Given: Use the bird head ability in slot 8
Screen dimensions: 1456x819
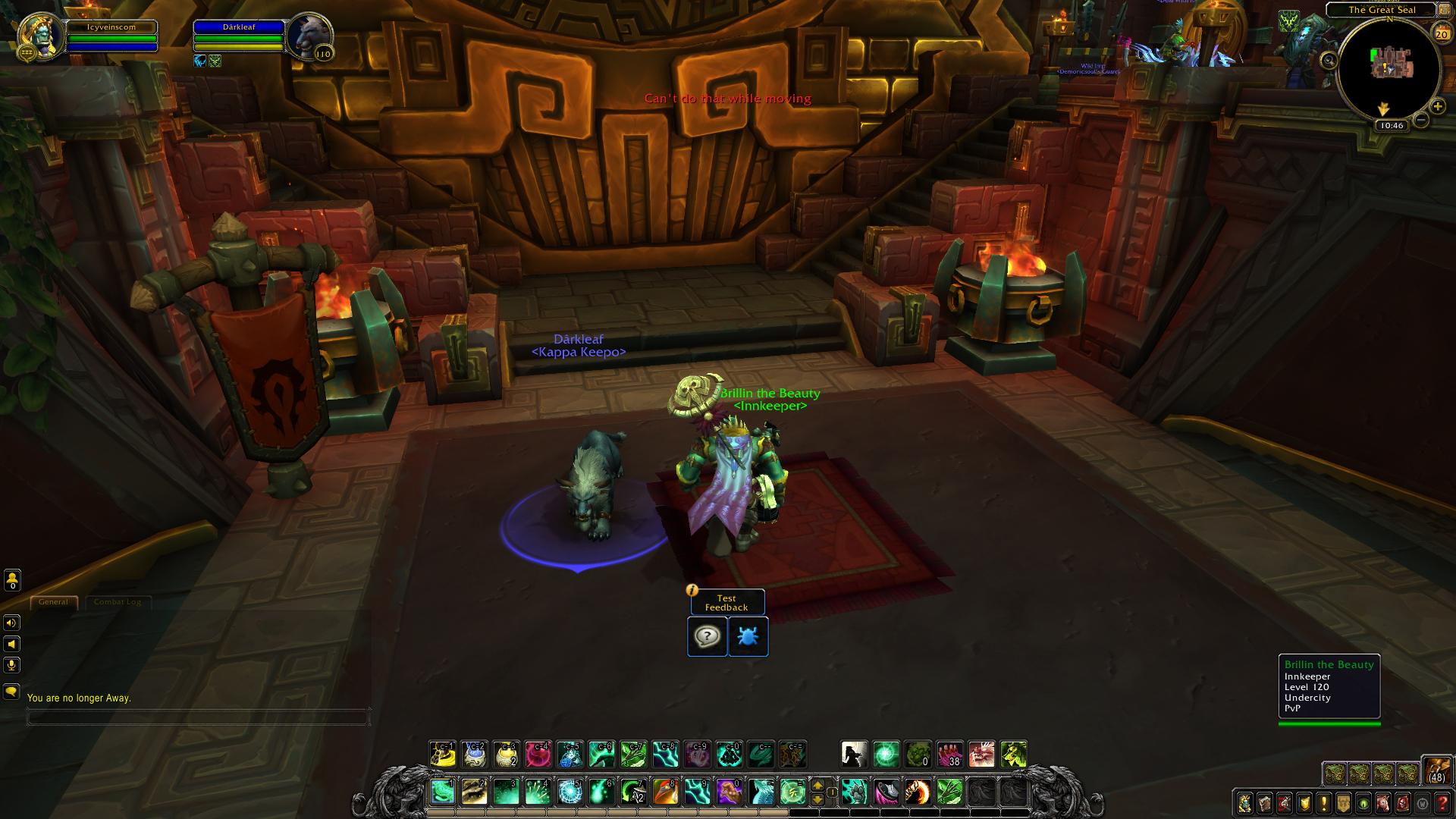Looking at the screenshot, I should point(665,792).
